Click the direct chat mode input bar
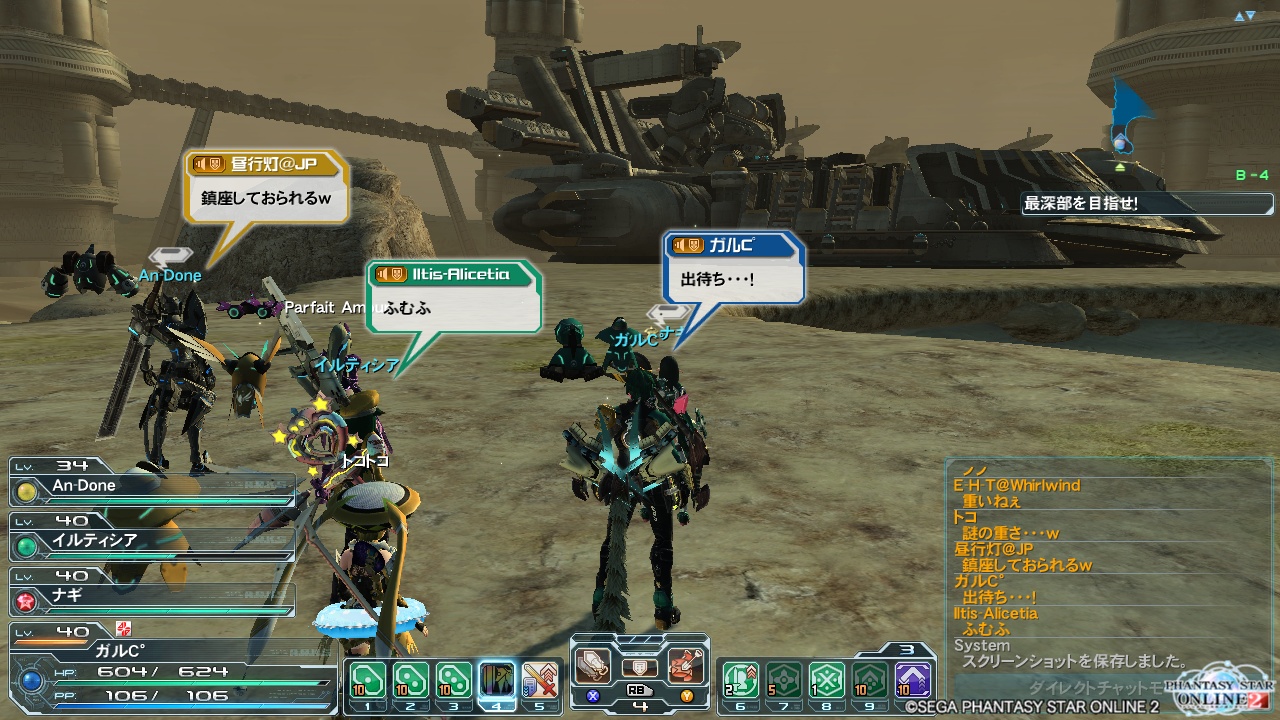This screenshot has height=720, width=1280. 1060,686
